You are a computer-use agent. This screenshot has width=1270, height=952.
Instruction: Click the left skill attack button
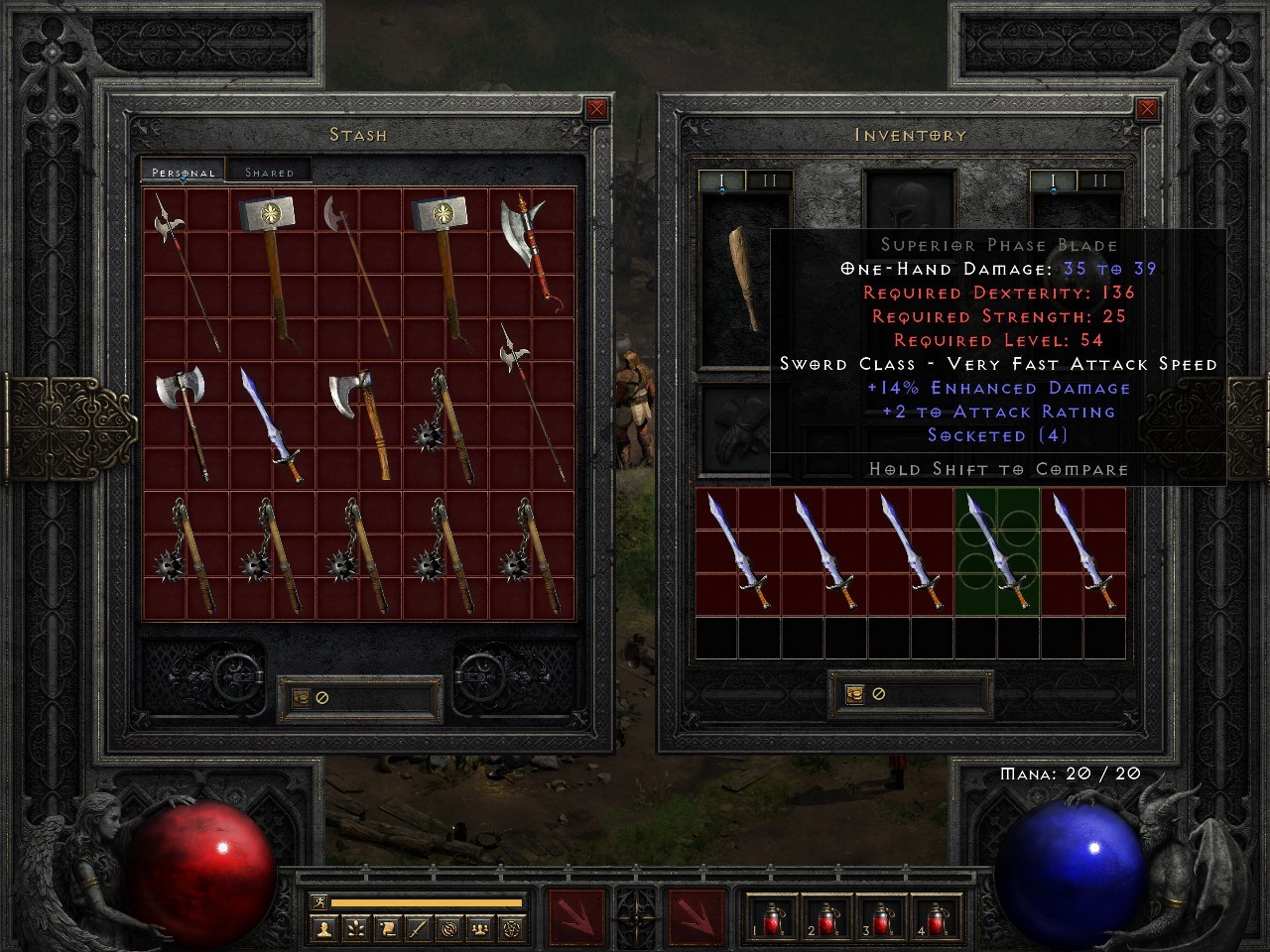point(578,918)
